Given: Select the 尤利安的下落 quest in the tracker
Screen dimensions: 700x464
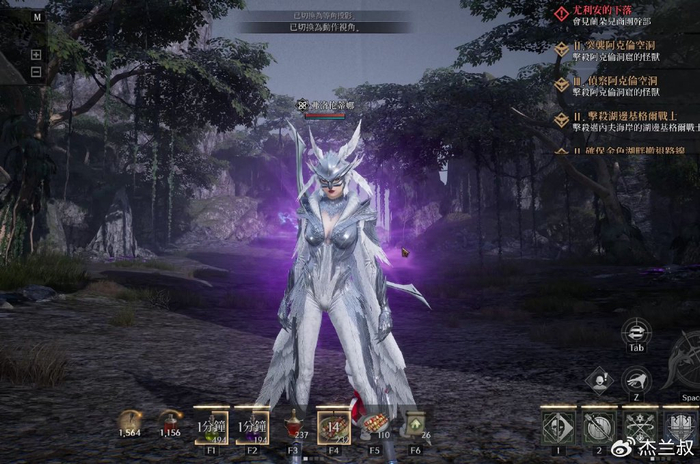Looking at the screenshot, I should point(600,13).
